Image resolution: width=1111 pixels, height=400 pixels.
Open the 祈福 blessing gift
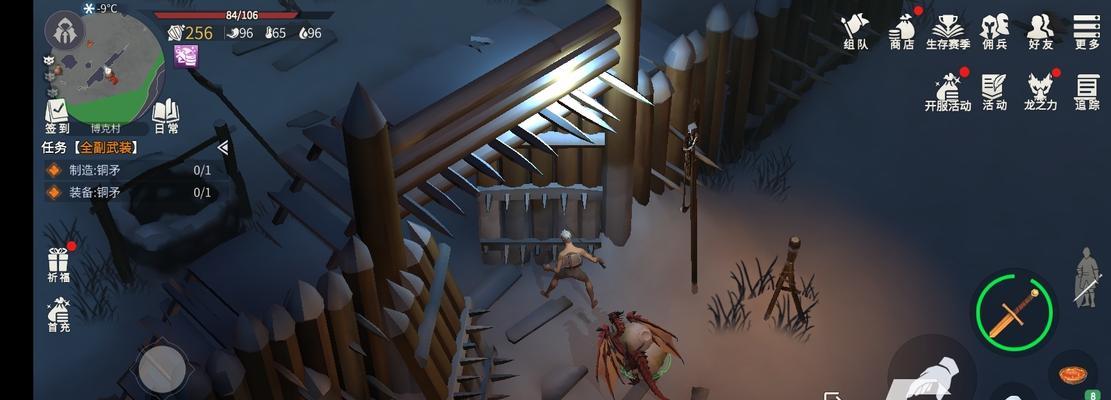click(x=58, y=265)
